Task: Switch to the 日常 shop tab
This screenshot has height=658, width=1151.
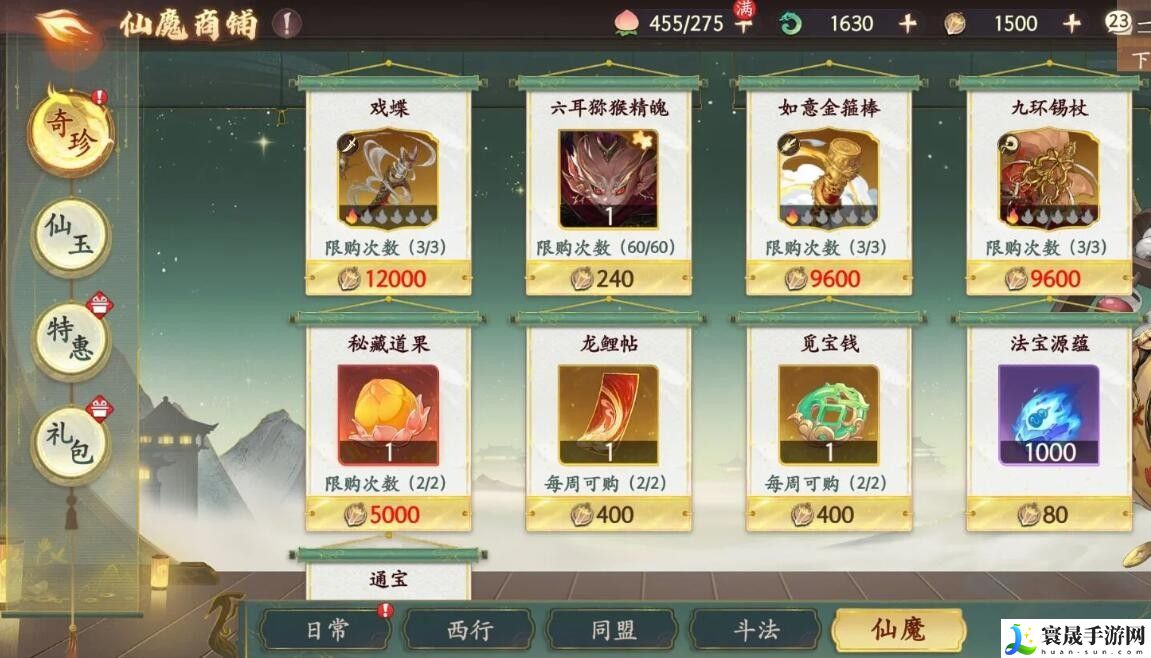Action: click(326, 630)
